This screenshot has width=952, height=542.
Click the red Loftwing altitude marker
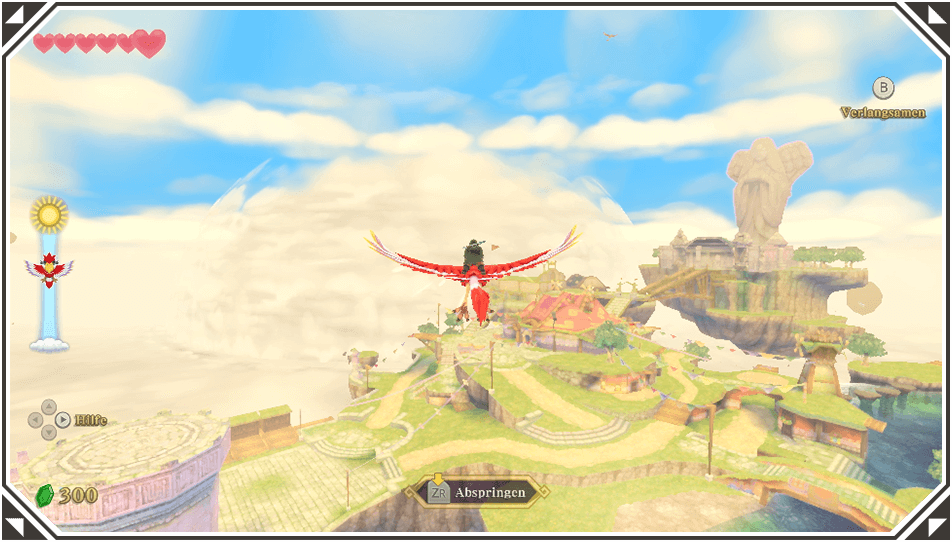click(x=49, y=270)
